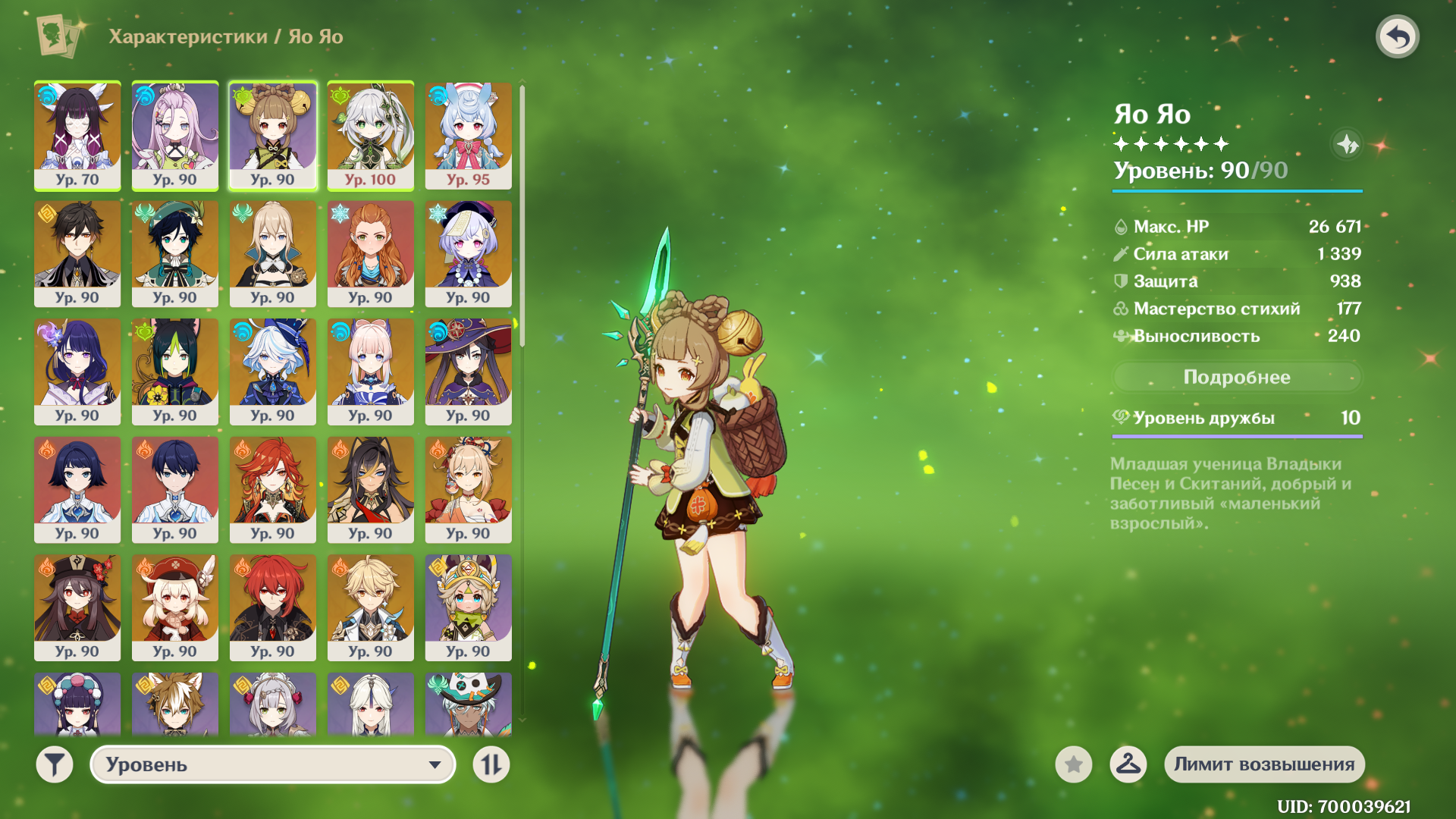
Task: Click the star favorite button
Action: click(1073, 764)
